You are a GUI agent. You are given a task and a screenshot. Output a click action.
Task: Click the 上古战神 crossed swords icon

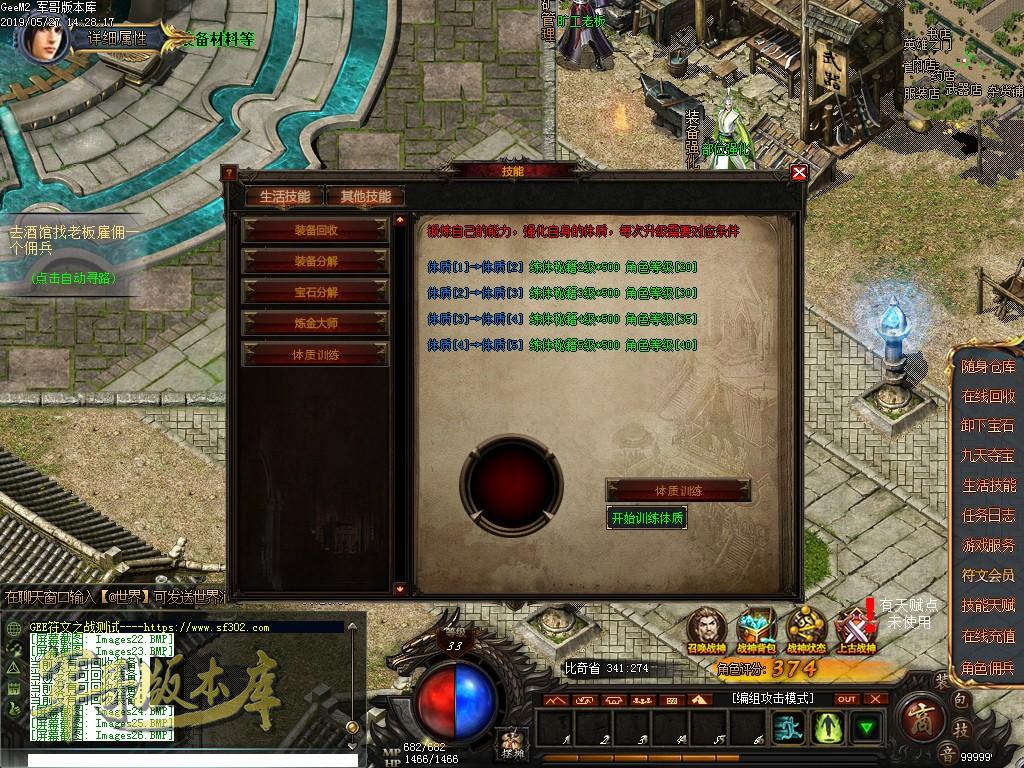click(x=855, y=627)
